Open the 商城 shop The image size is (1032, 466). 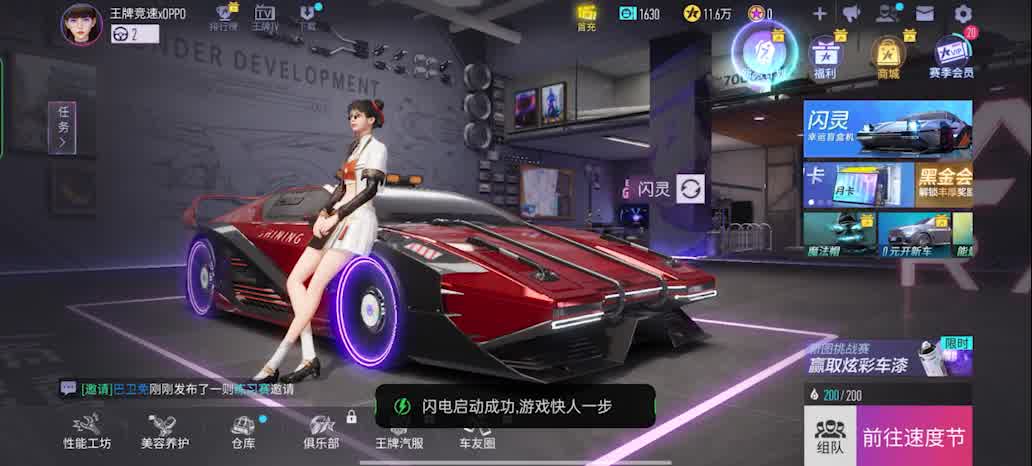887,56
